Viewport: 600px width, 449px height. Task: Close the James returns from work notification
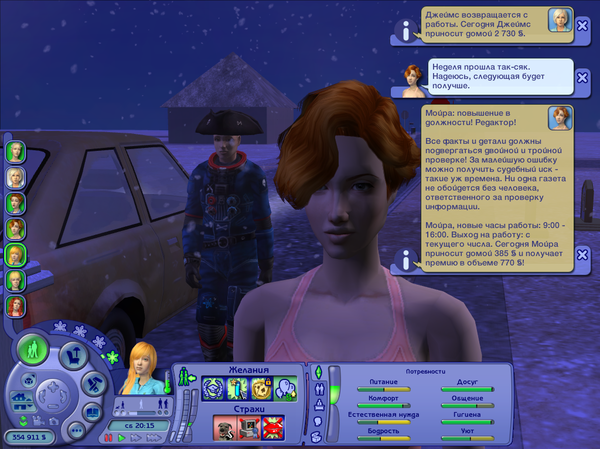click(x=583, y=23)
